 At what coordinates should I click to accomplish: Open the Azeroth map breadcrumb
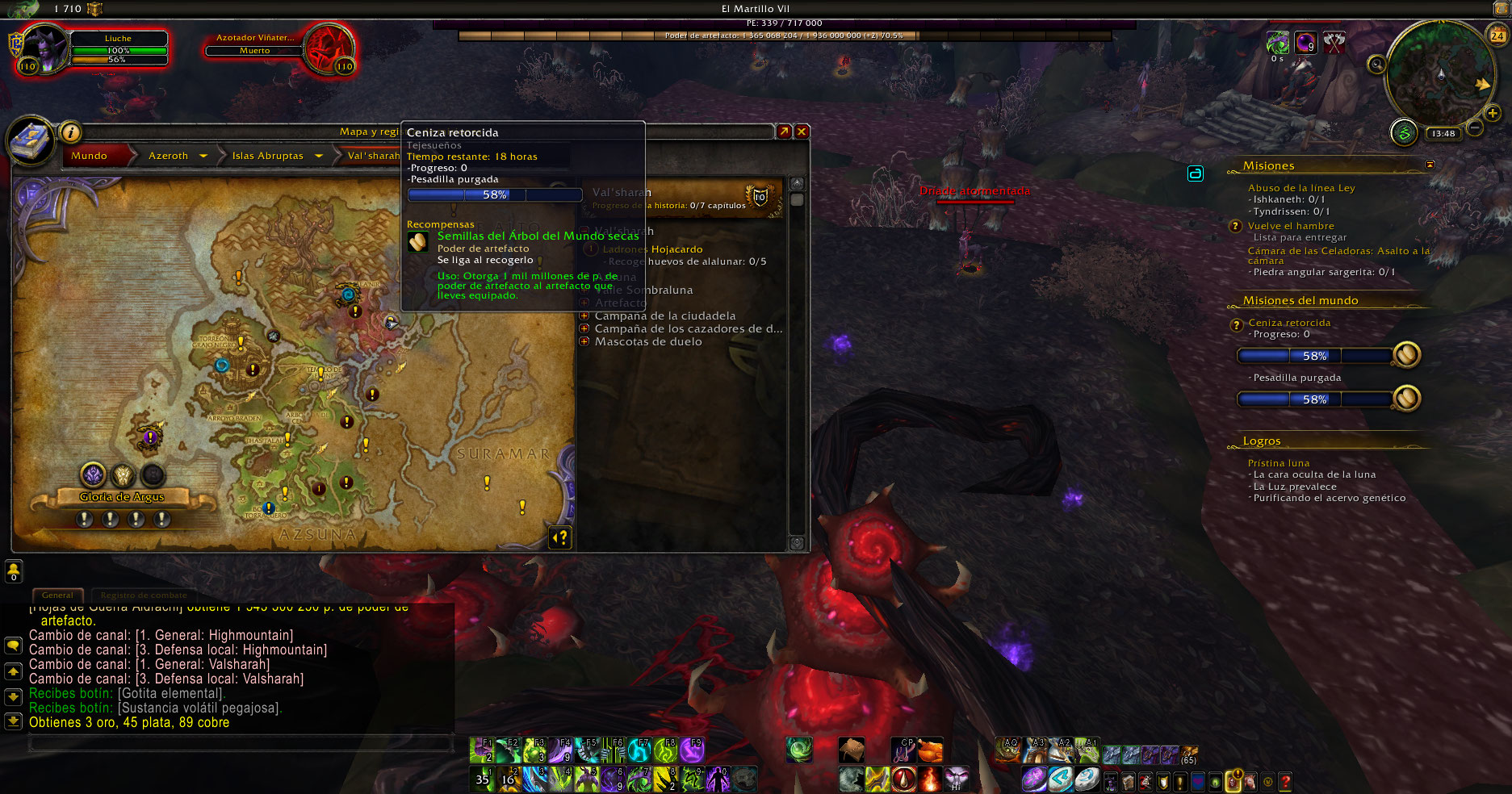[168, 156]
